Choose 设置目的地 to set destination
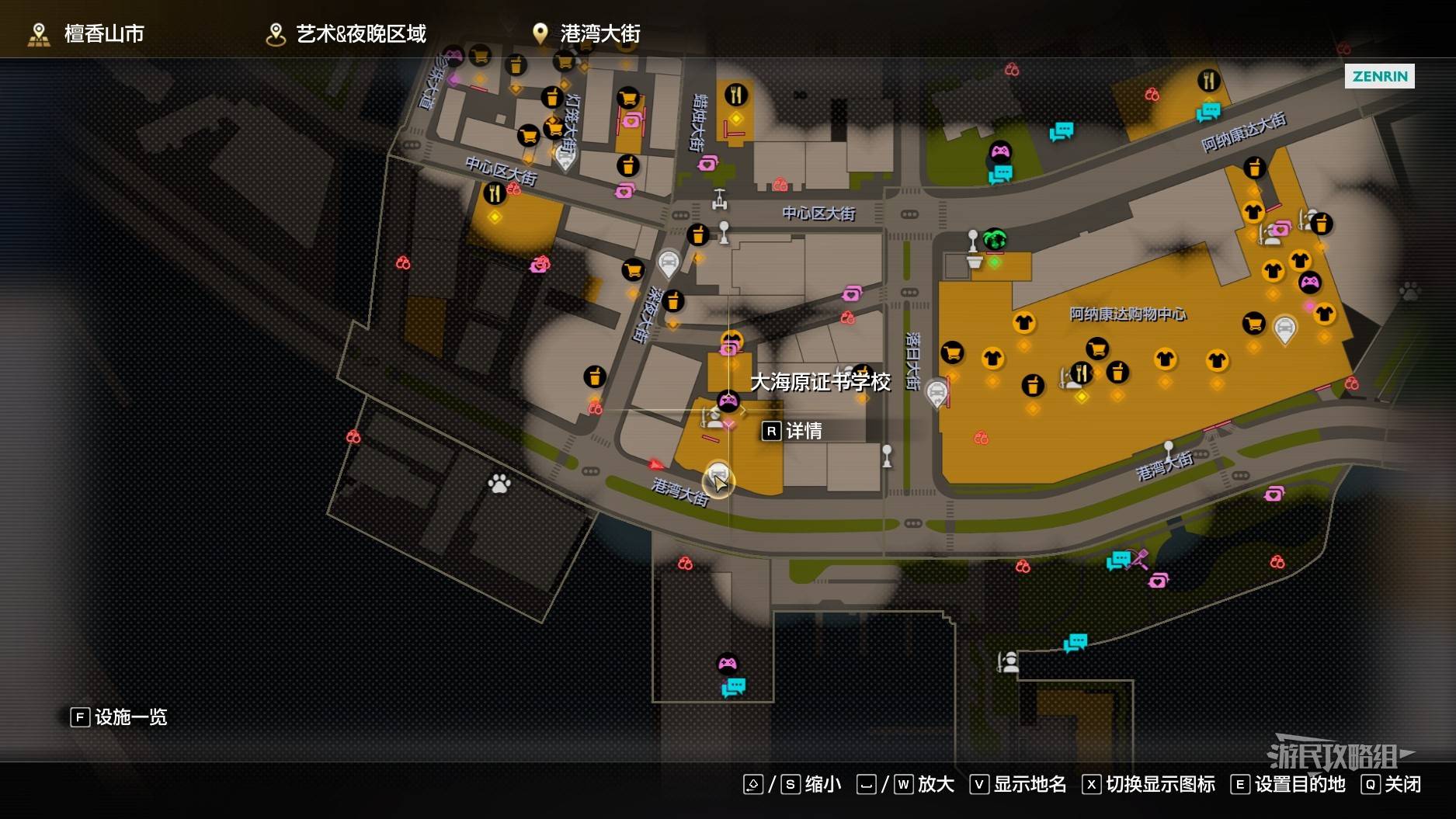 click(x=1287, y=784)
